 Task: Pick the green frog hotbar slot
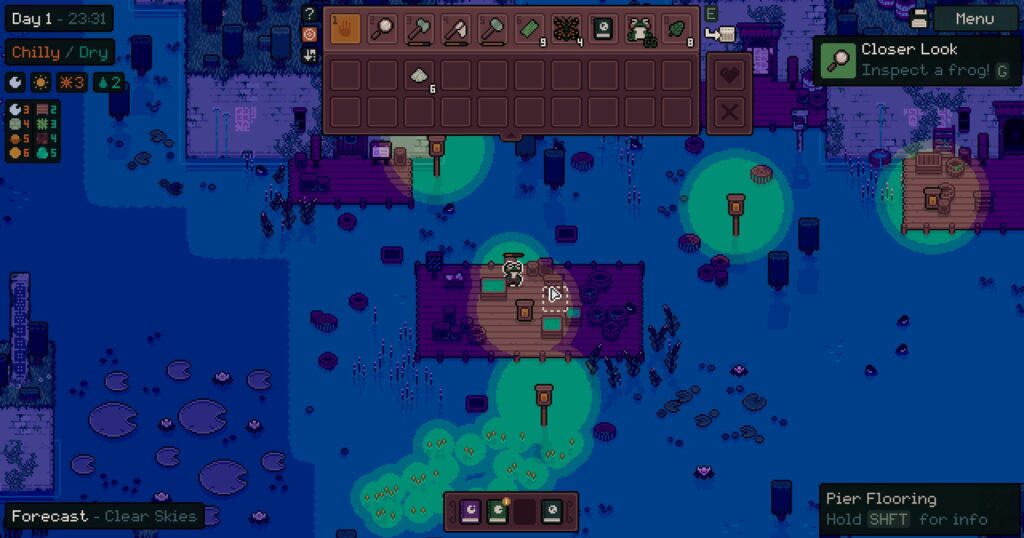[641, 28]
